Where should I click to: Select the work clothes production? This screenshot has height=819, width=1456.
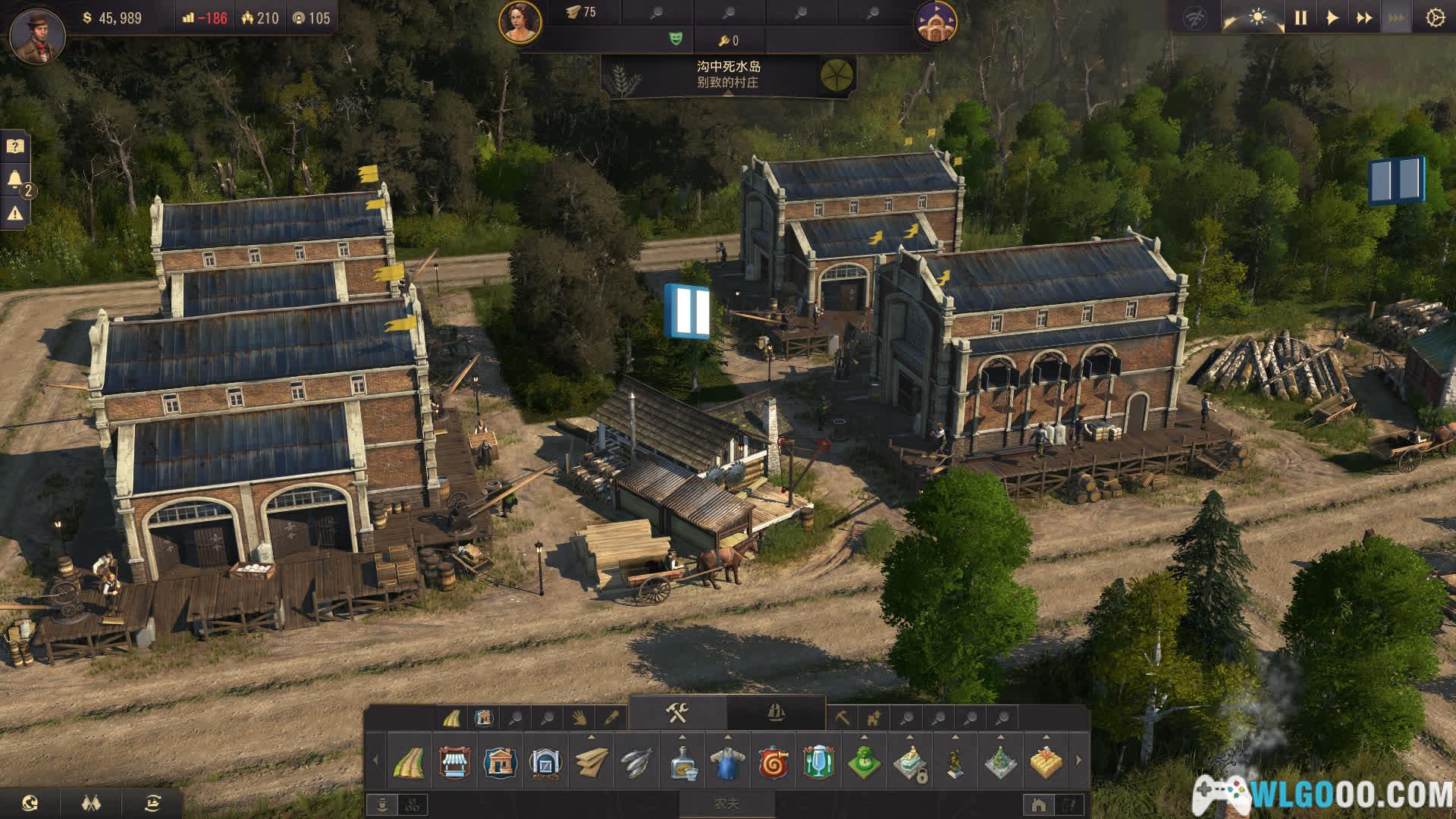point(728,761)
